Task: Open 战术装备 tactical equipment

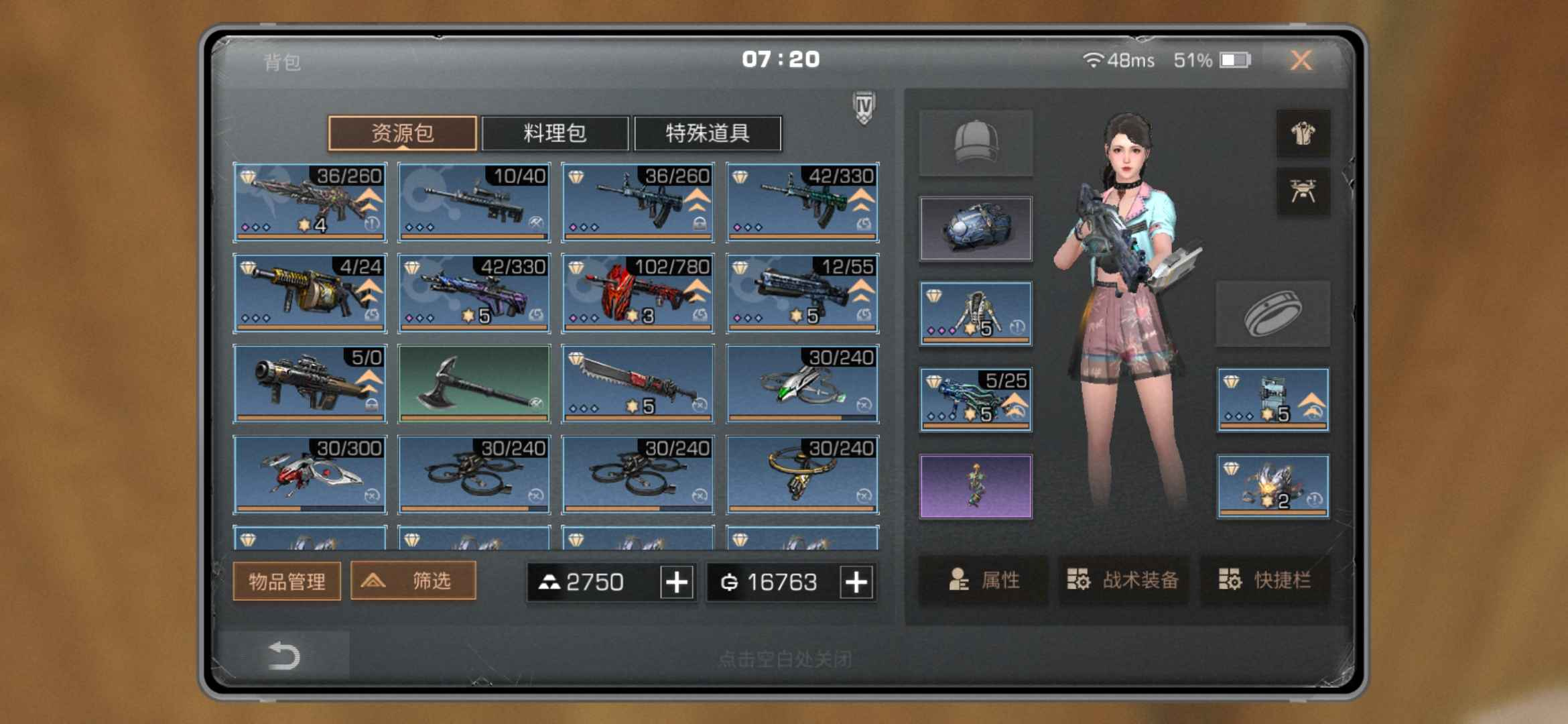Action: point(1123,580)
